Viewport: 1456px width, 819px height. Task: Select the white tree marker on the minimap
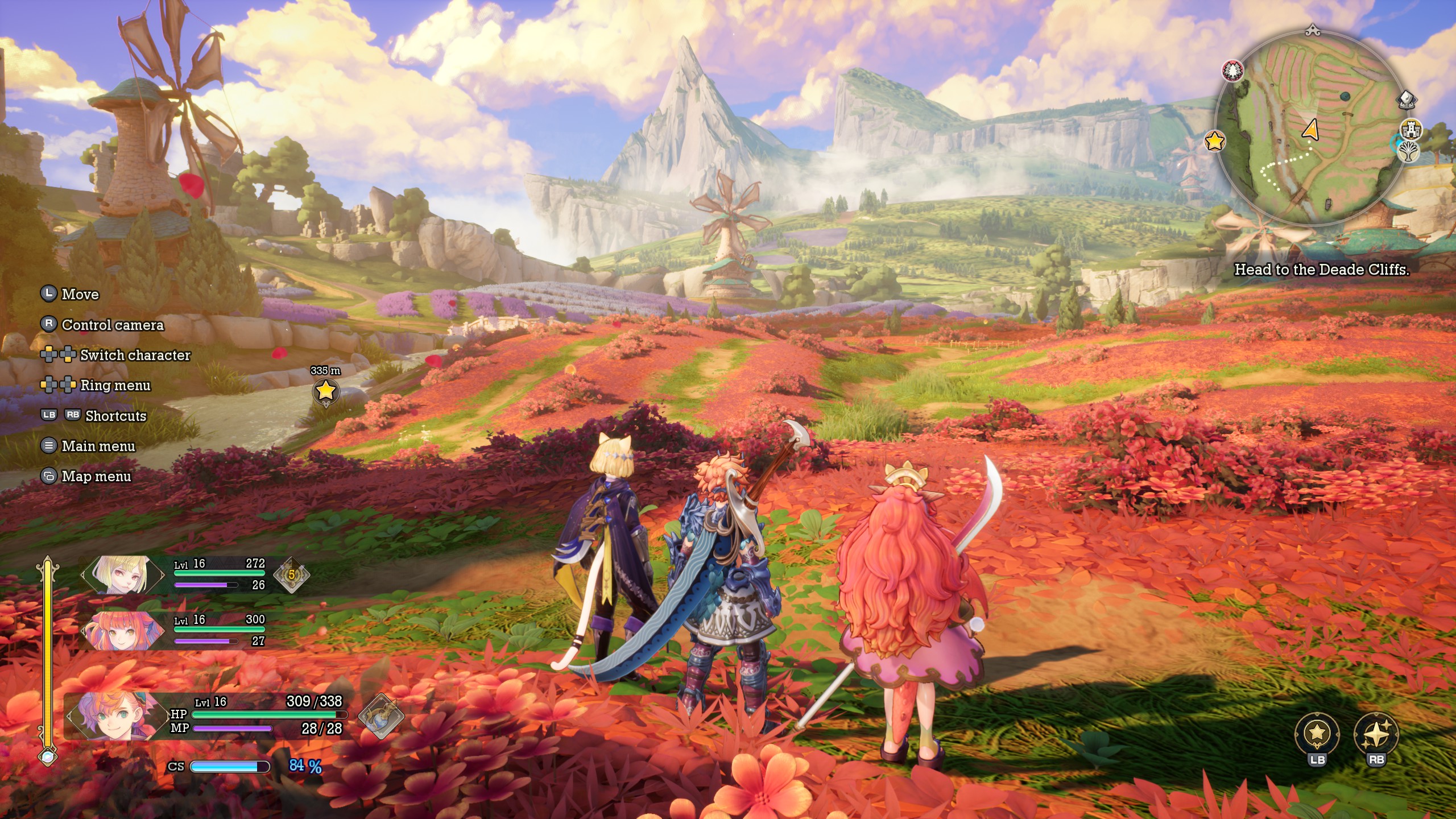[x=1408, y=152]
